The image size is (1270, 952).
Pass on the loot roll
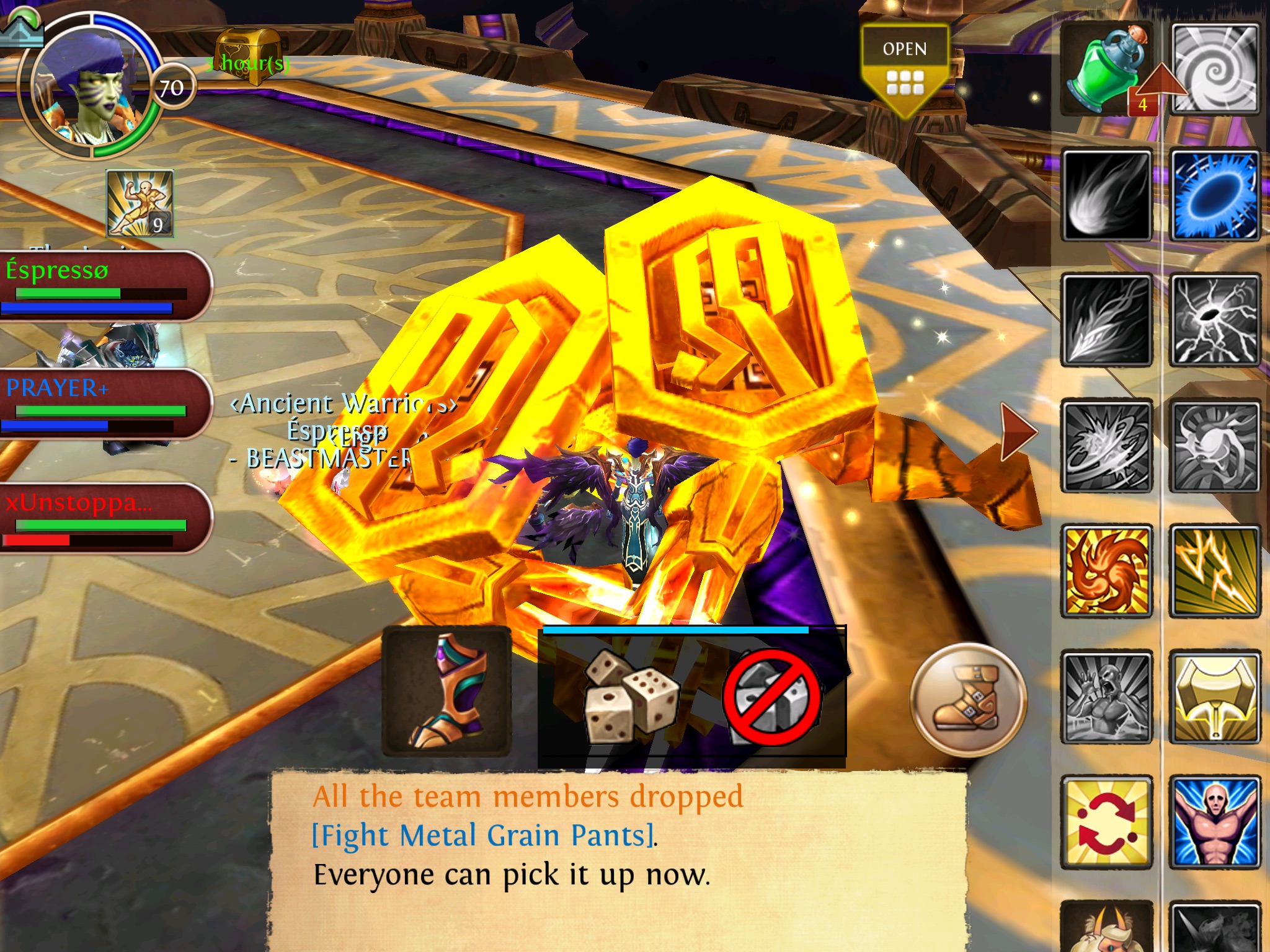771,697
